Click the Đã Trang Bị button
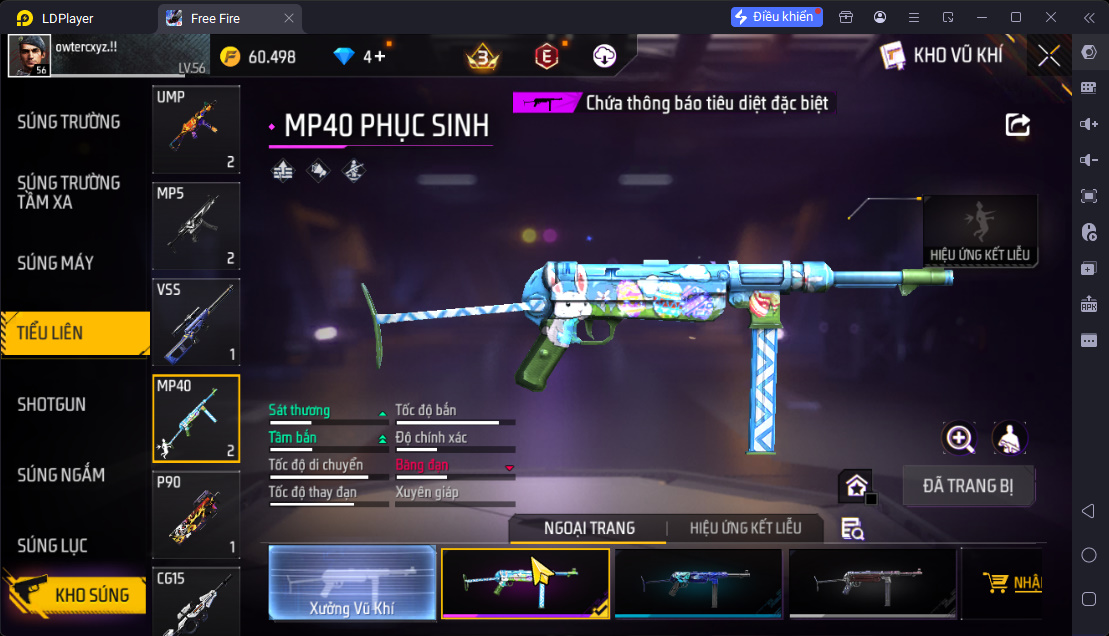 click(968, 487)
